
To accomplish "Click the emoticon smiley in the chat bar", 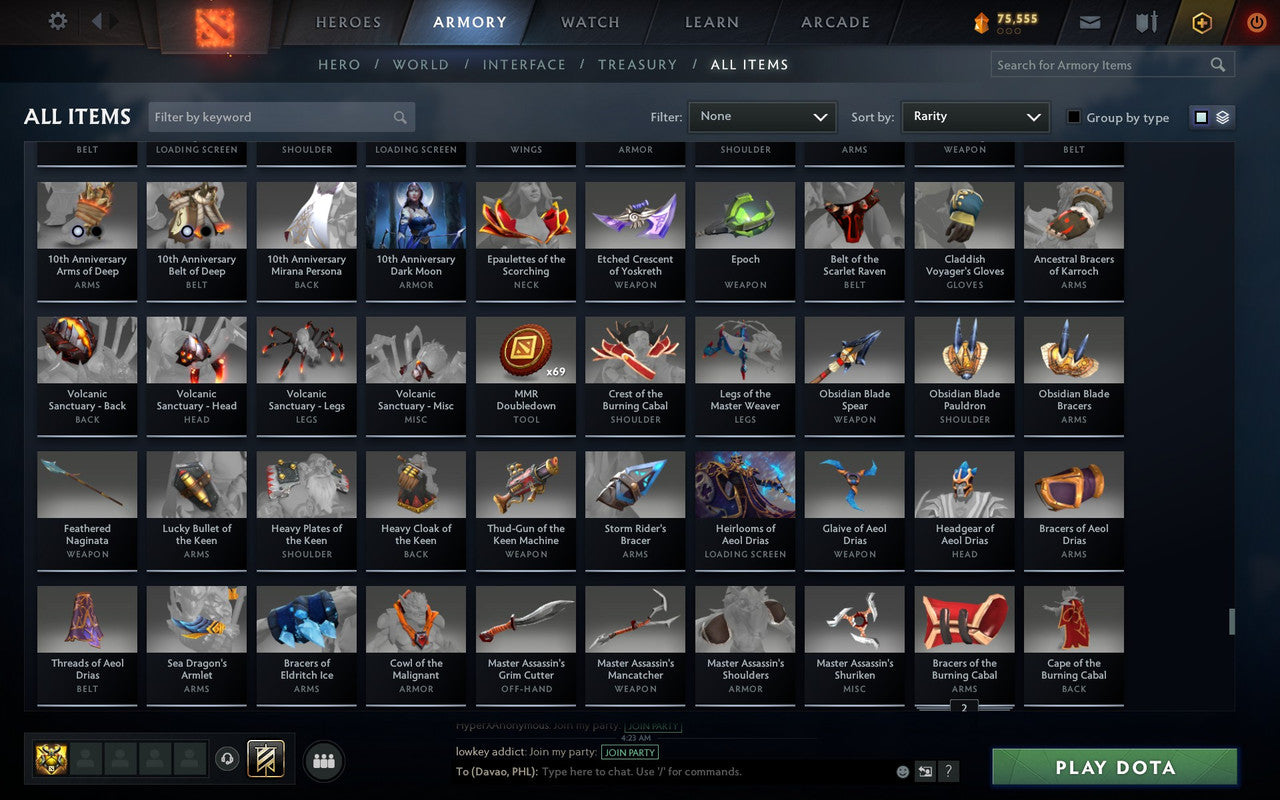I will pos(901,772).
